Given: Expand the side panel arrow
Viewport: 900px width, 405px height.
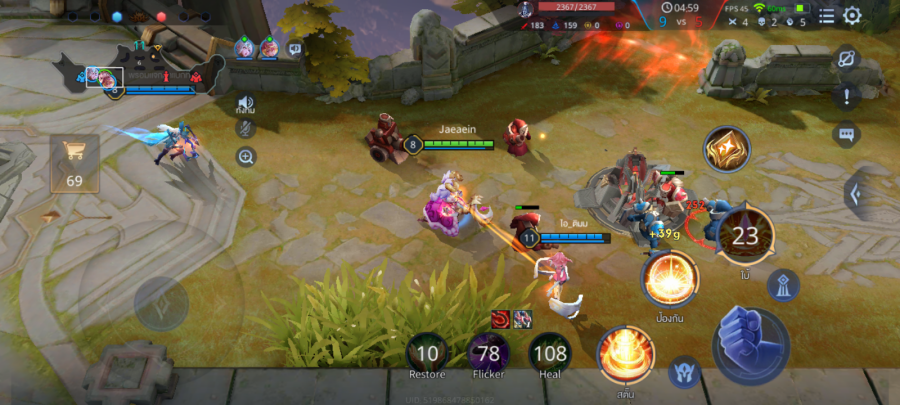Looking at the screenshot, I should click(857, 193).
